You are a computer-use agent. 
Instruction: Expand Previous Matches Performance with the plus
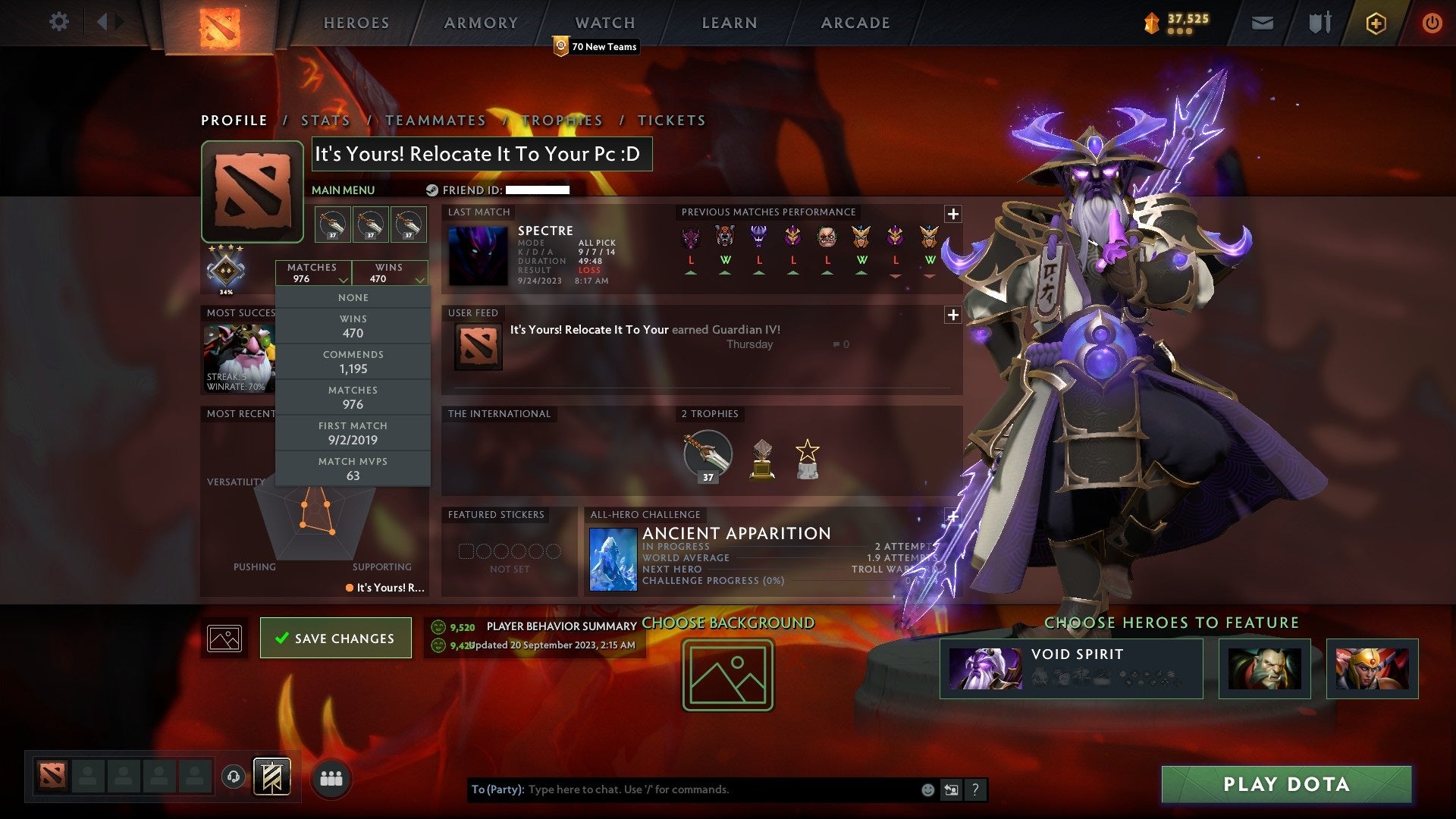[x=952, y=215]
